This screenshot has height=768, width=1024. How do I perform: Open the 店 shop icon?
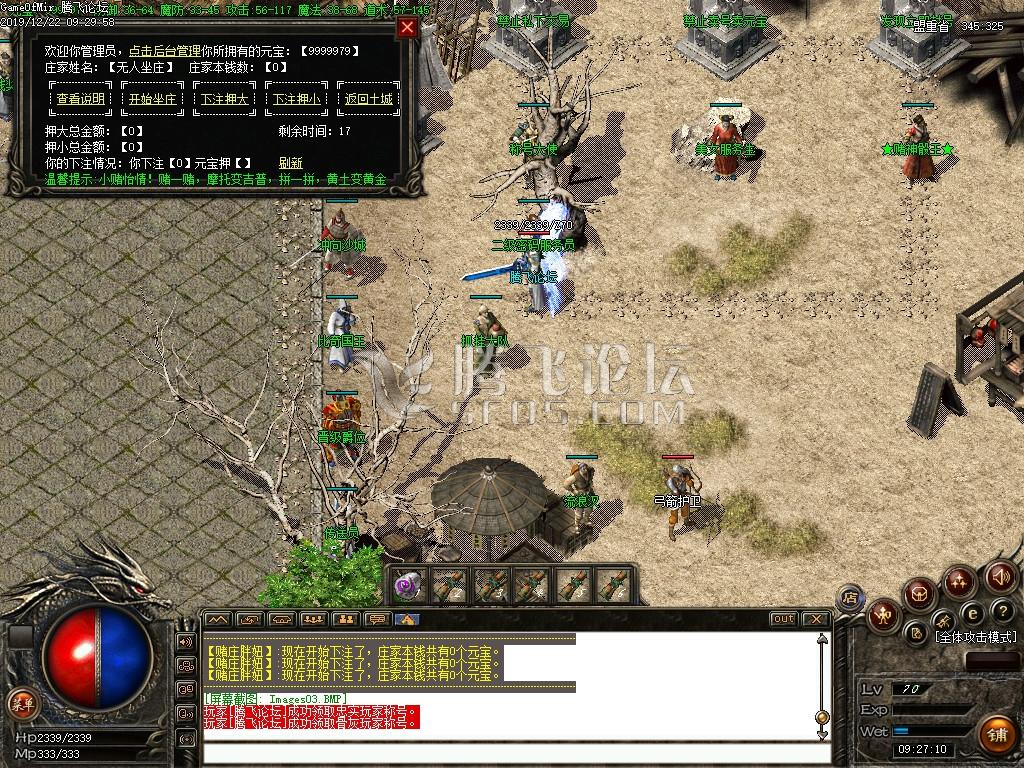[849, 598]
